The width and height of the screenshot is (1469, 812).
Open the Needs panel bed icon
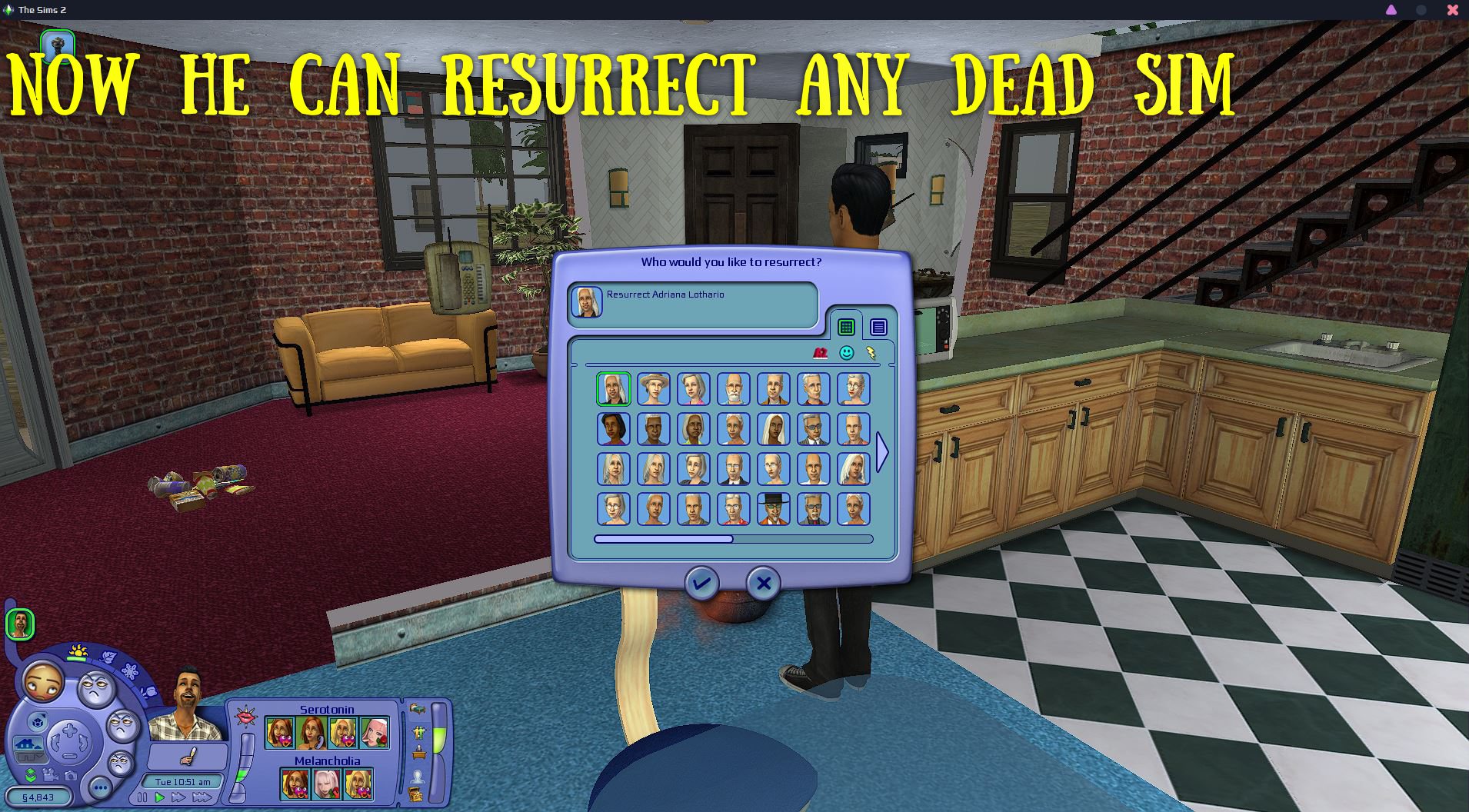point(418,709)
